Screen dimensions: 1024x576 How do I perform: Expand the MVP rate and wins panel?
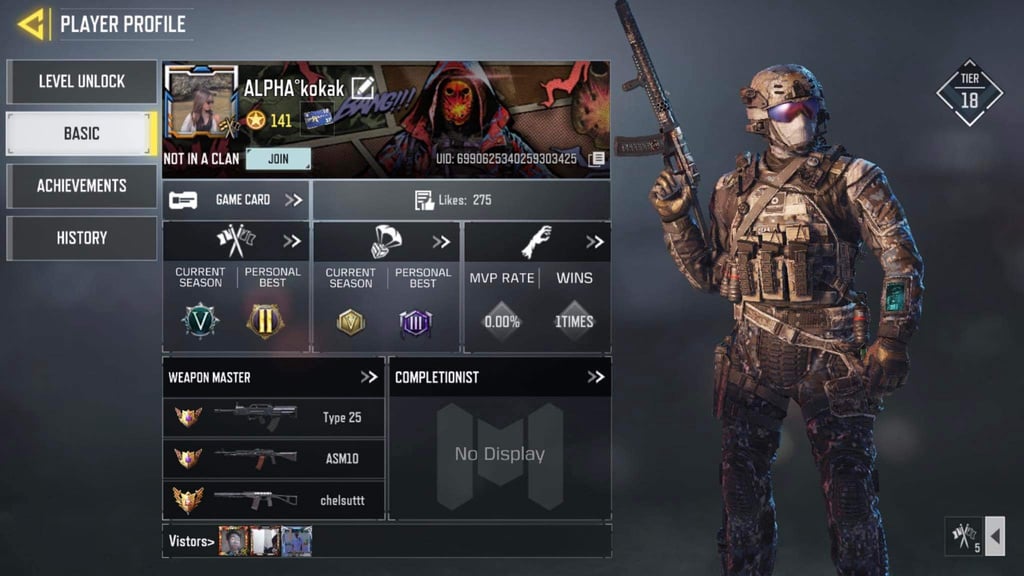594,242
